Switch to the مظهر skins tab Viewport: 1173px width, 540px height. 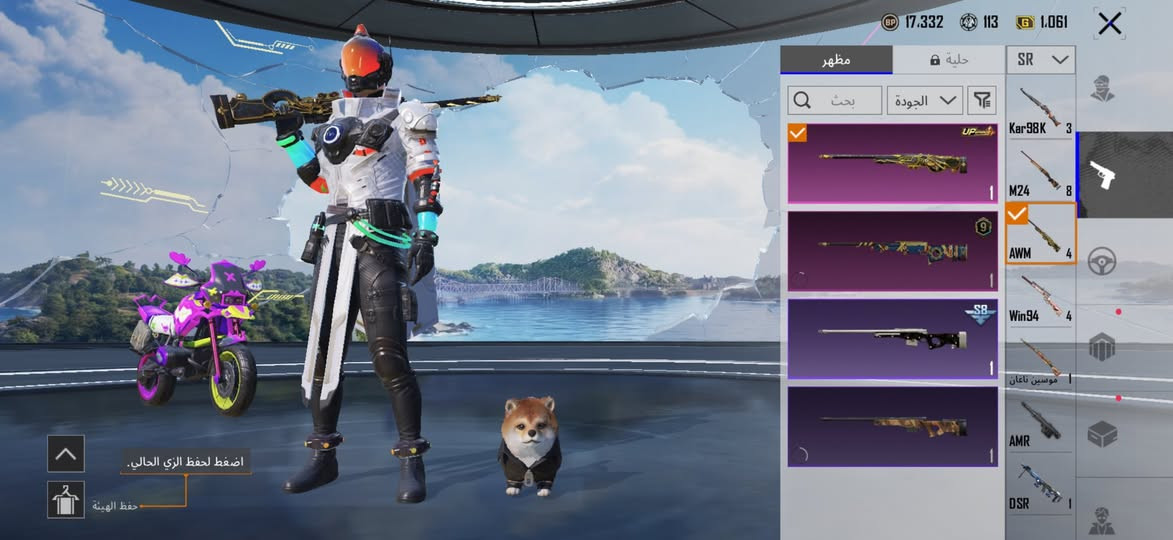(836, 60)
